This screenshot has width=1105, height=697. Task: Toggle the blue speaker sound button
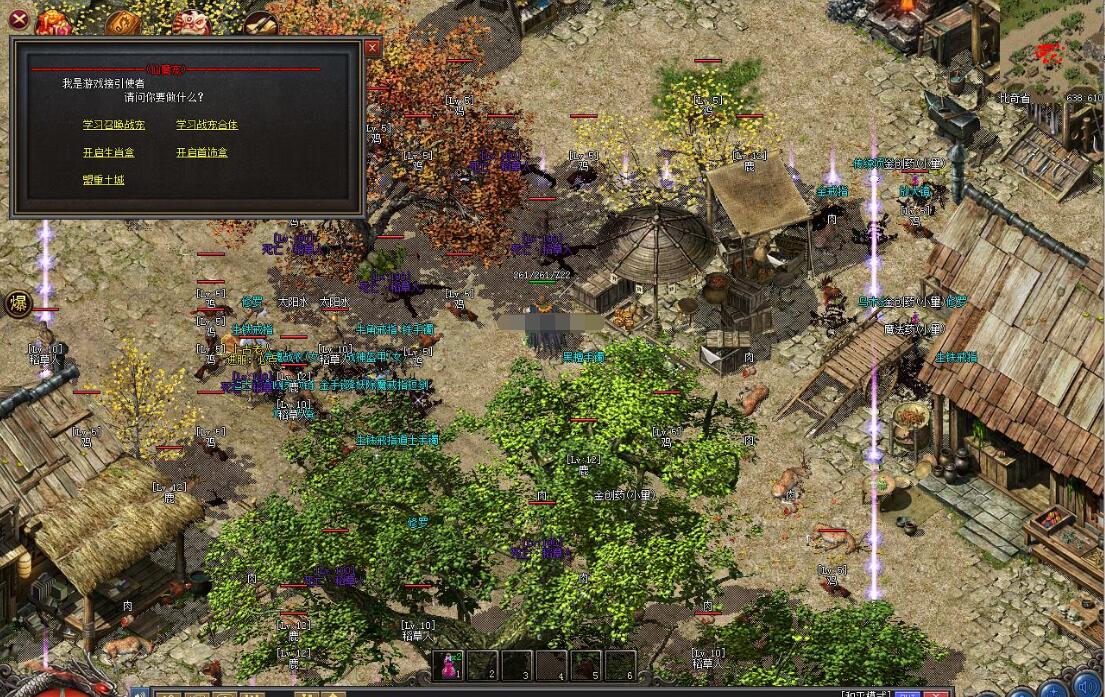[x=1087, y=688]
